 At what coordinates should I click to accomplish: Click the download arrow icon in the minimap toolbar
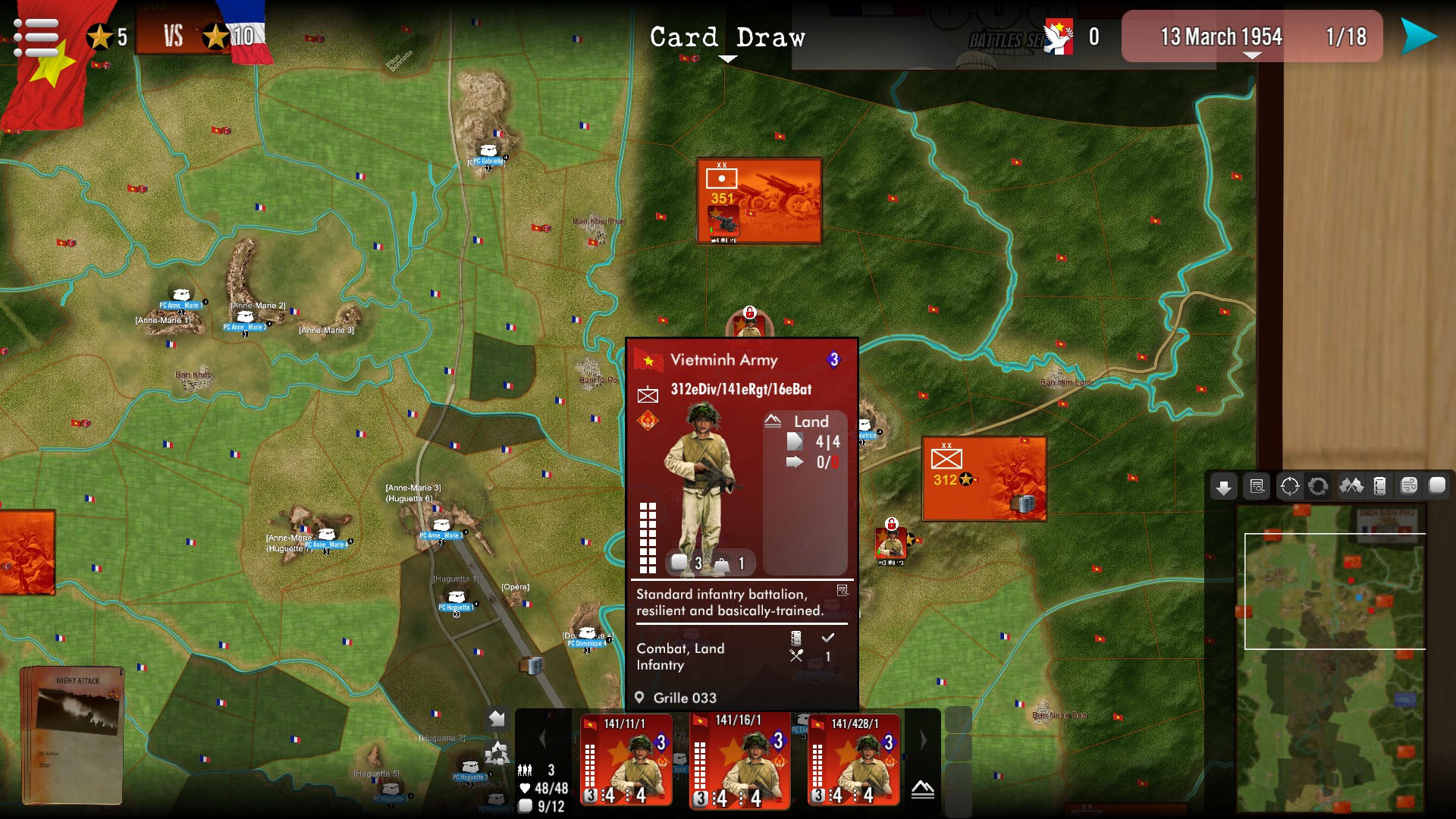point(1224,487)
